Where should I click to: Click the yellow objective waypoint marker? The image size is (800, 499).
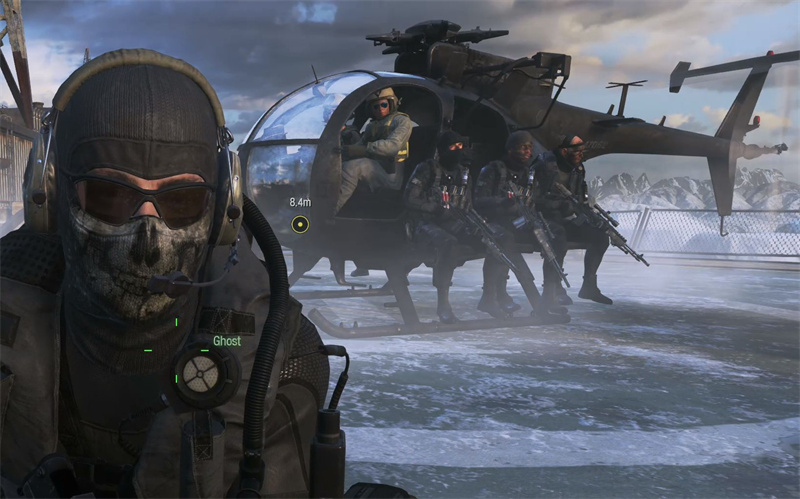click(x=299, y=224)
